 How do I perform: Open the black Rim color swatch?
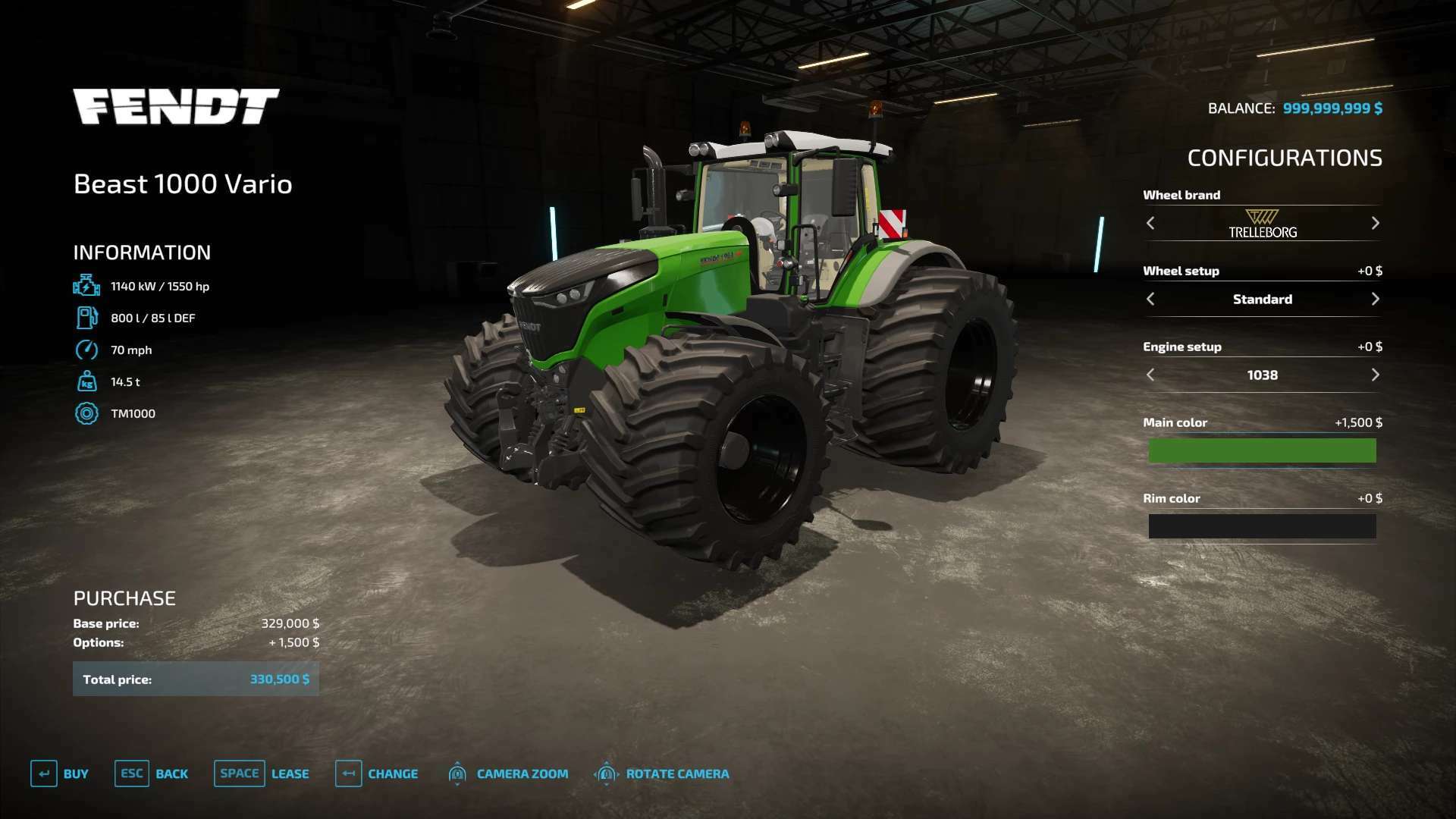click(1262, 526)
